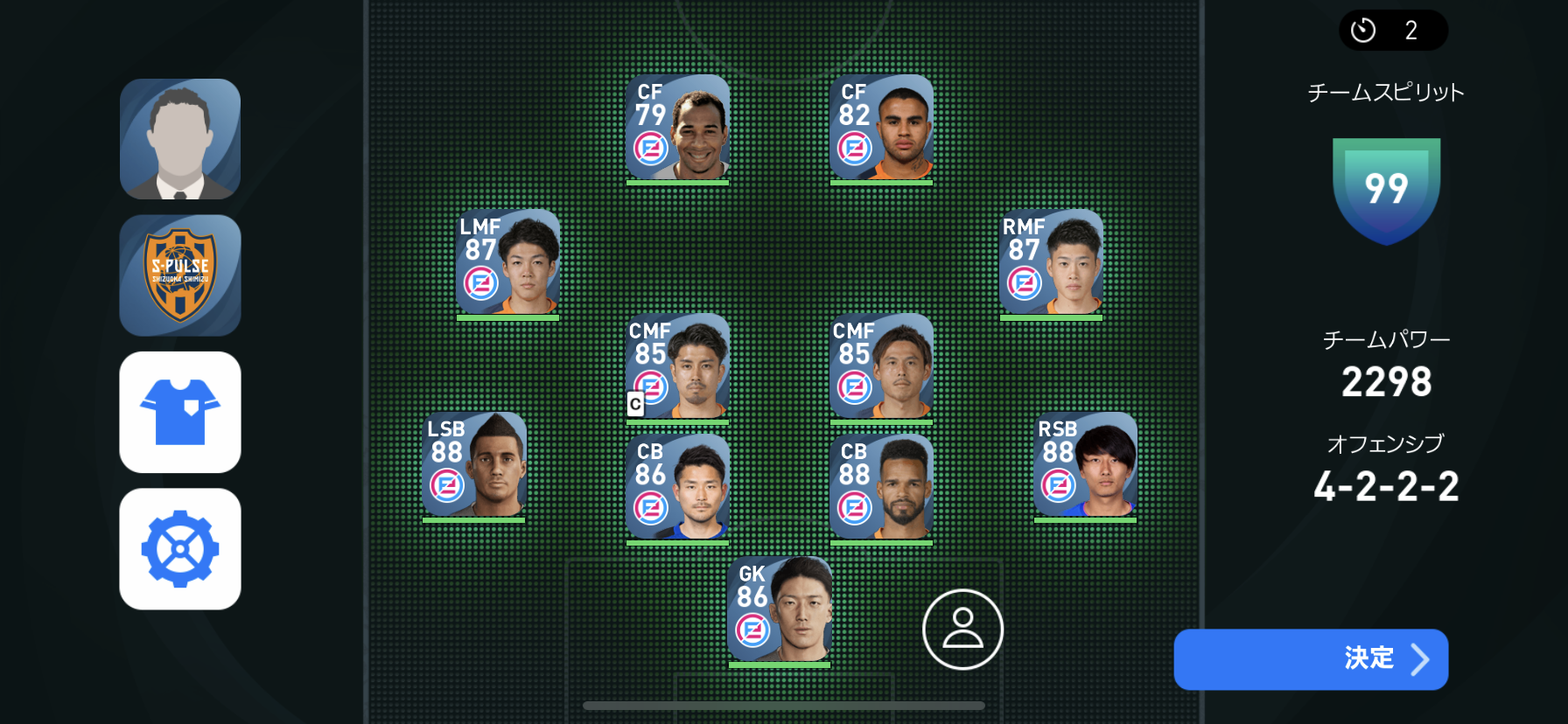Tap the round player profile icon
This screenshot has height=724, width=1568.
coord(962,630)
